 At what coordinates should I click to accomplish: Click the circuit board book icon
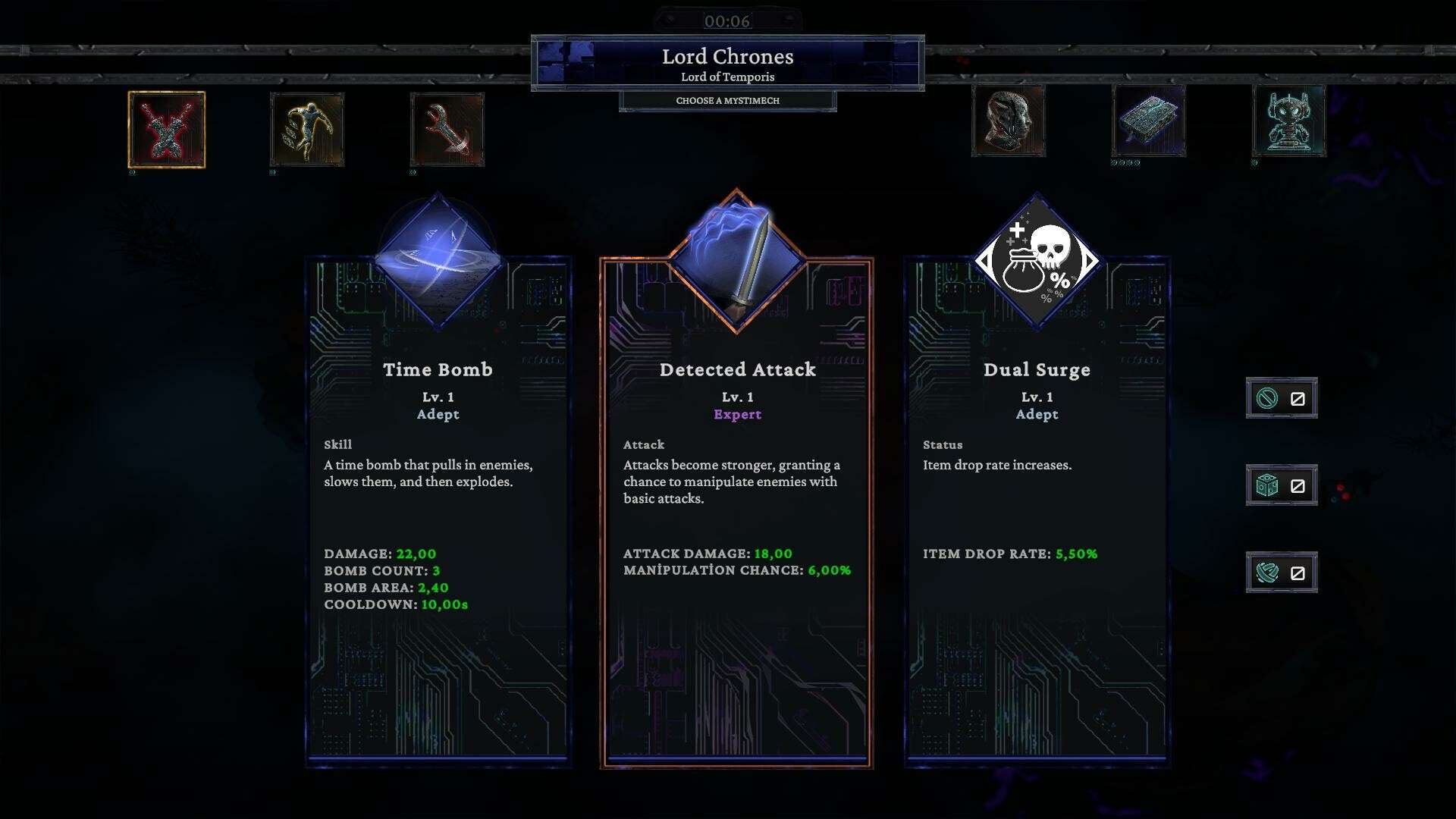(1149, 121)
